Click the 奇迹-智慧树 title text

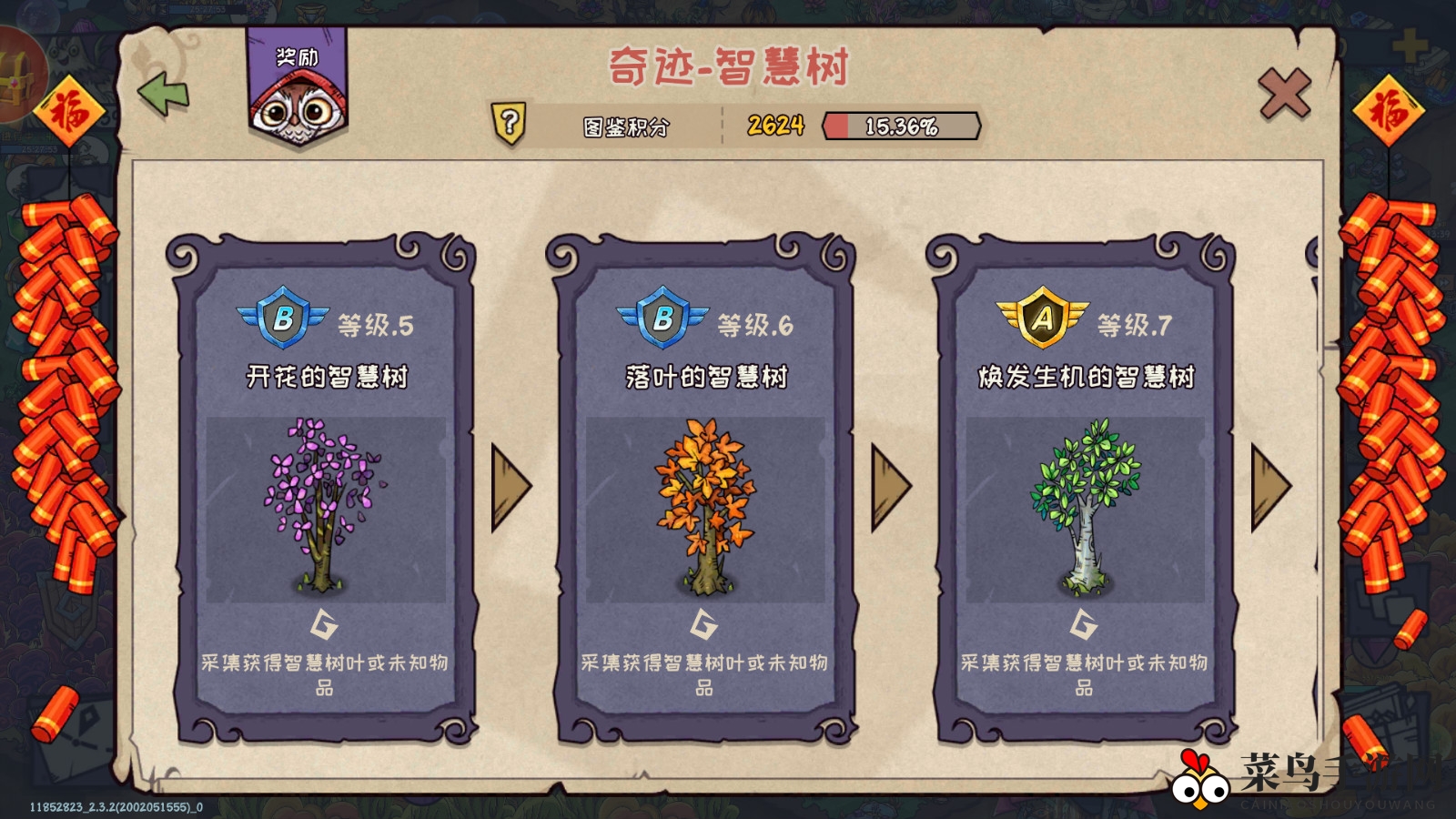point(728,65)
